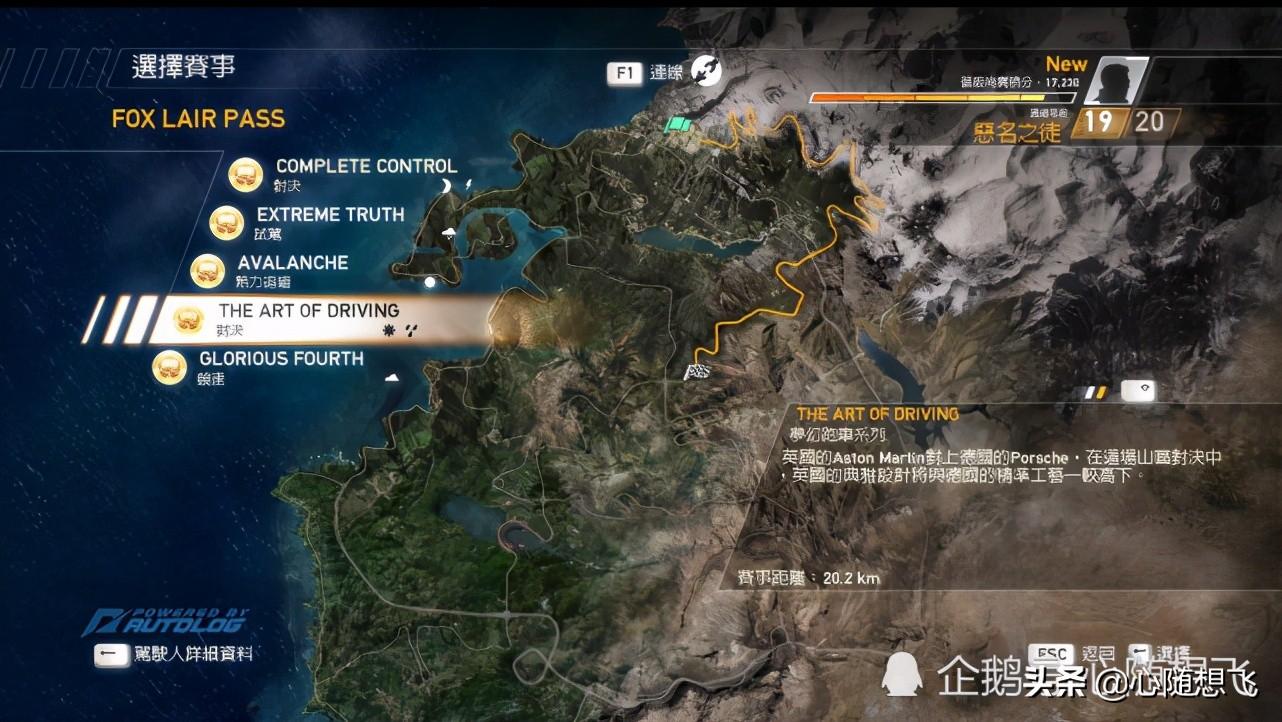Click the online connection globe icon
This screenshot has width=1282, height=722.
pos(707,71)
